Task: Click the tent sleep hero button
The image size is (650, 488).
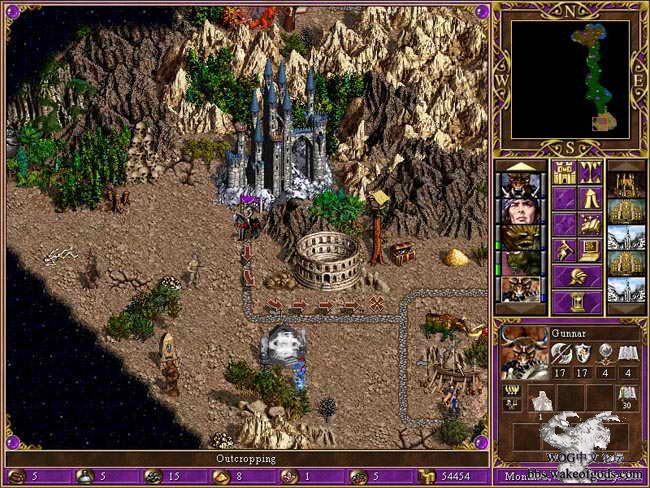Action: pos(591,198)
